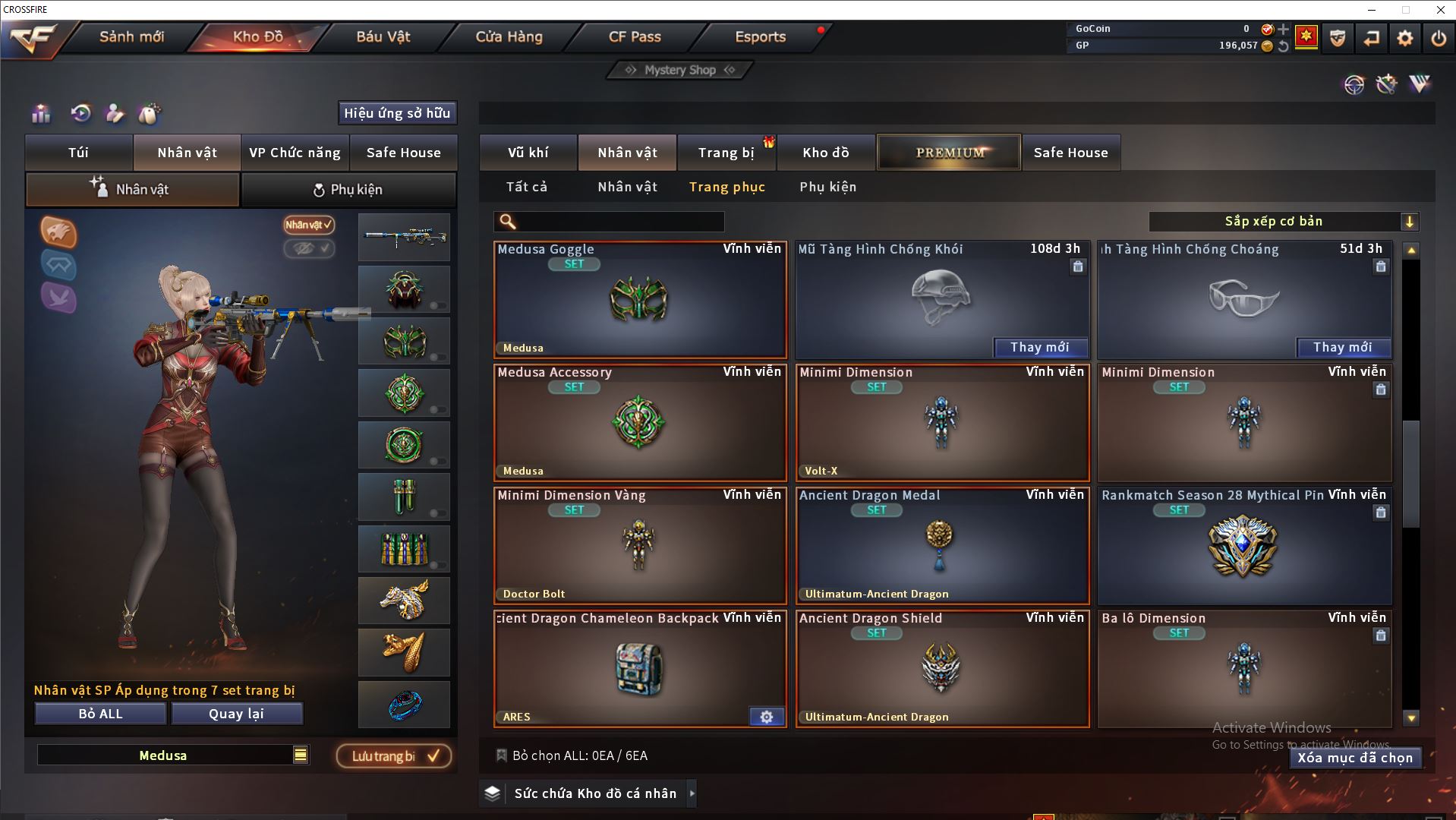Viewport: 1456px width, 820px height.
Task: Go to the CF Pass page
Action: point(635,36)
